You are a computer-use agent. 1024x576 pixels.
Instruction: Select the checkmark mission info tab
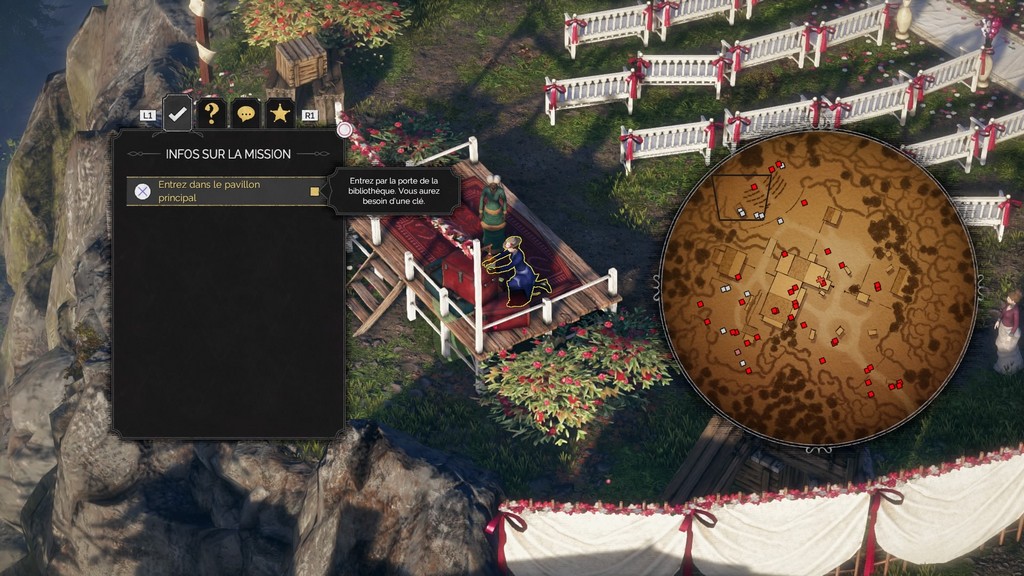pyautogui.click(x=177, y=113)
